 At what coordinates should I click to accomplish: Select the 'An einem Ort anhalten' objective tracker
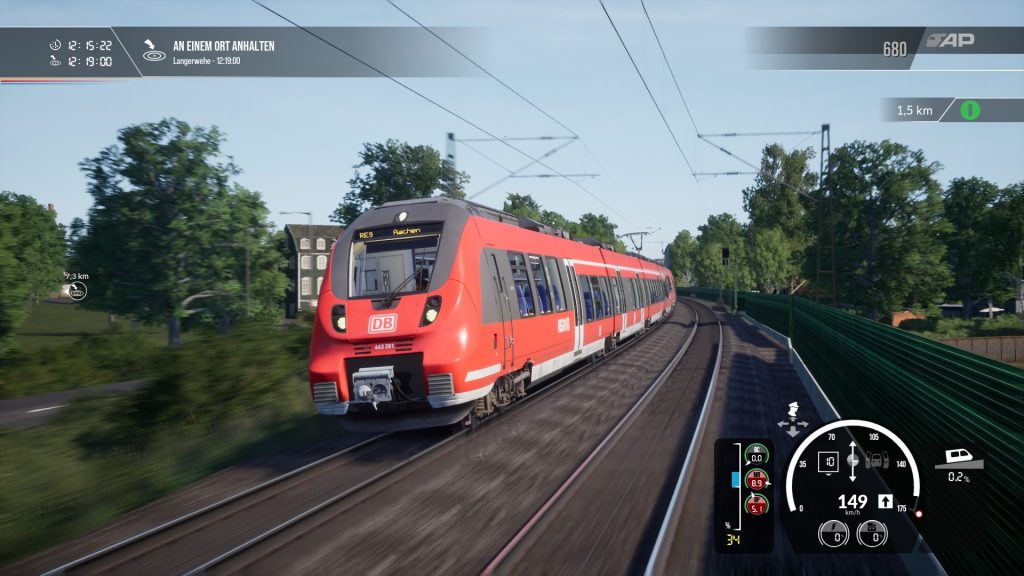click(223, 46)
